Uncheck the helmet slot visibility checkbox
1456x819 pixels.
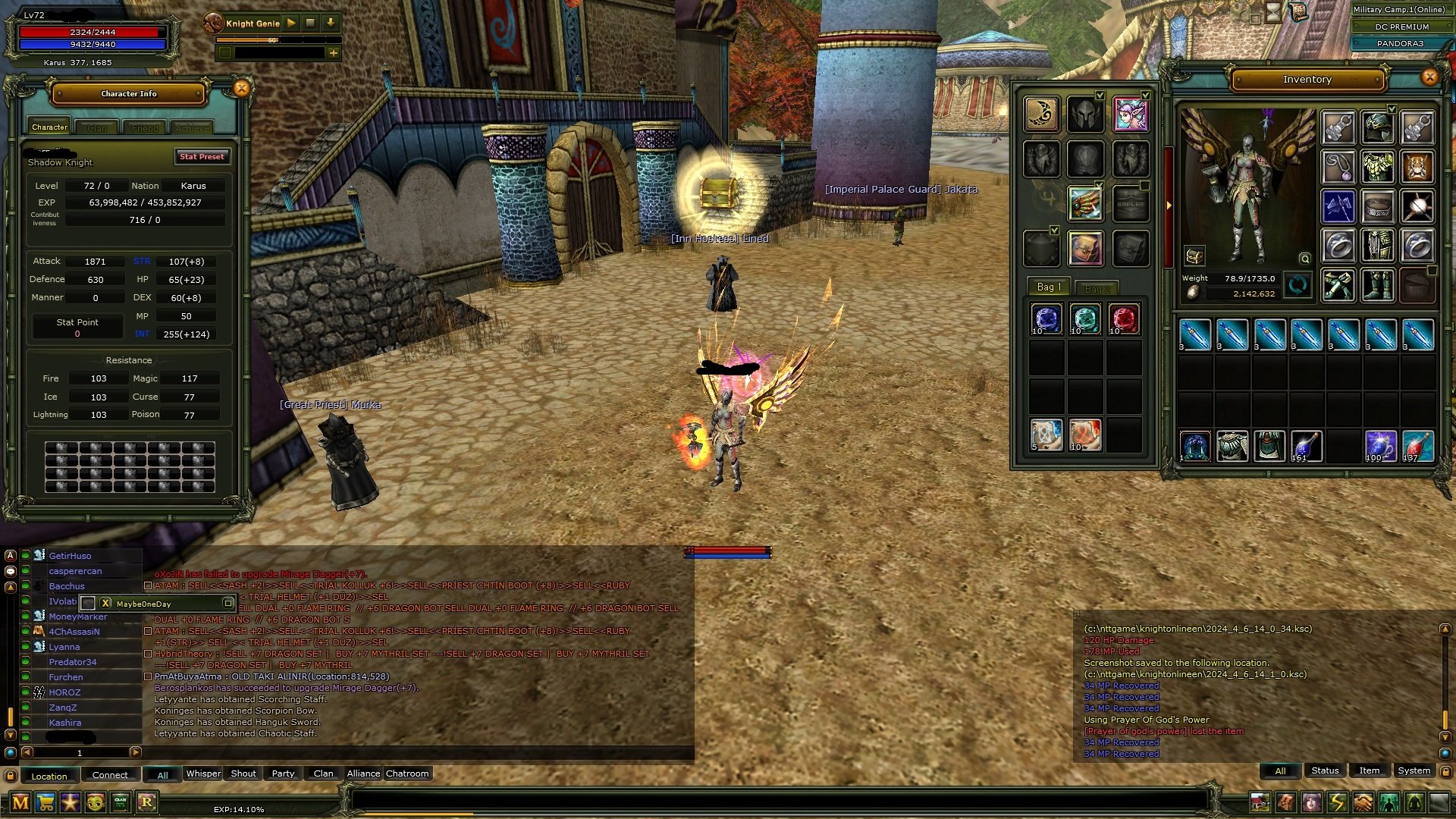point(1100,96)
